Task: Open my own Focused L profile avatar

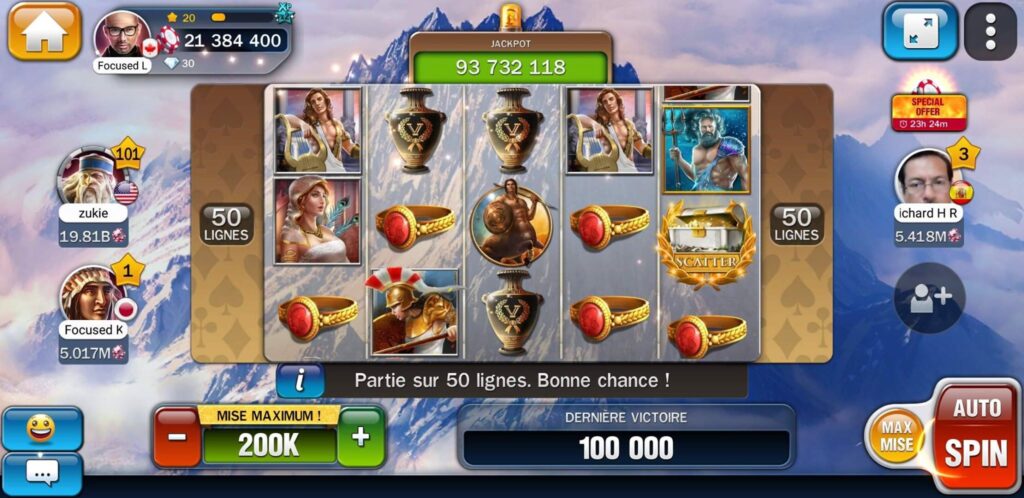Action: point(123,37)
